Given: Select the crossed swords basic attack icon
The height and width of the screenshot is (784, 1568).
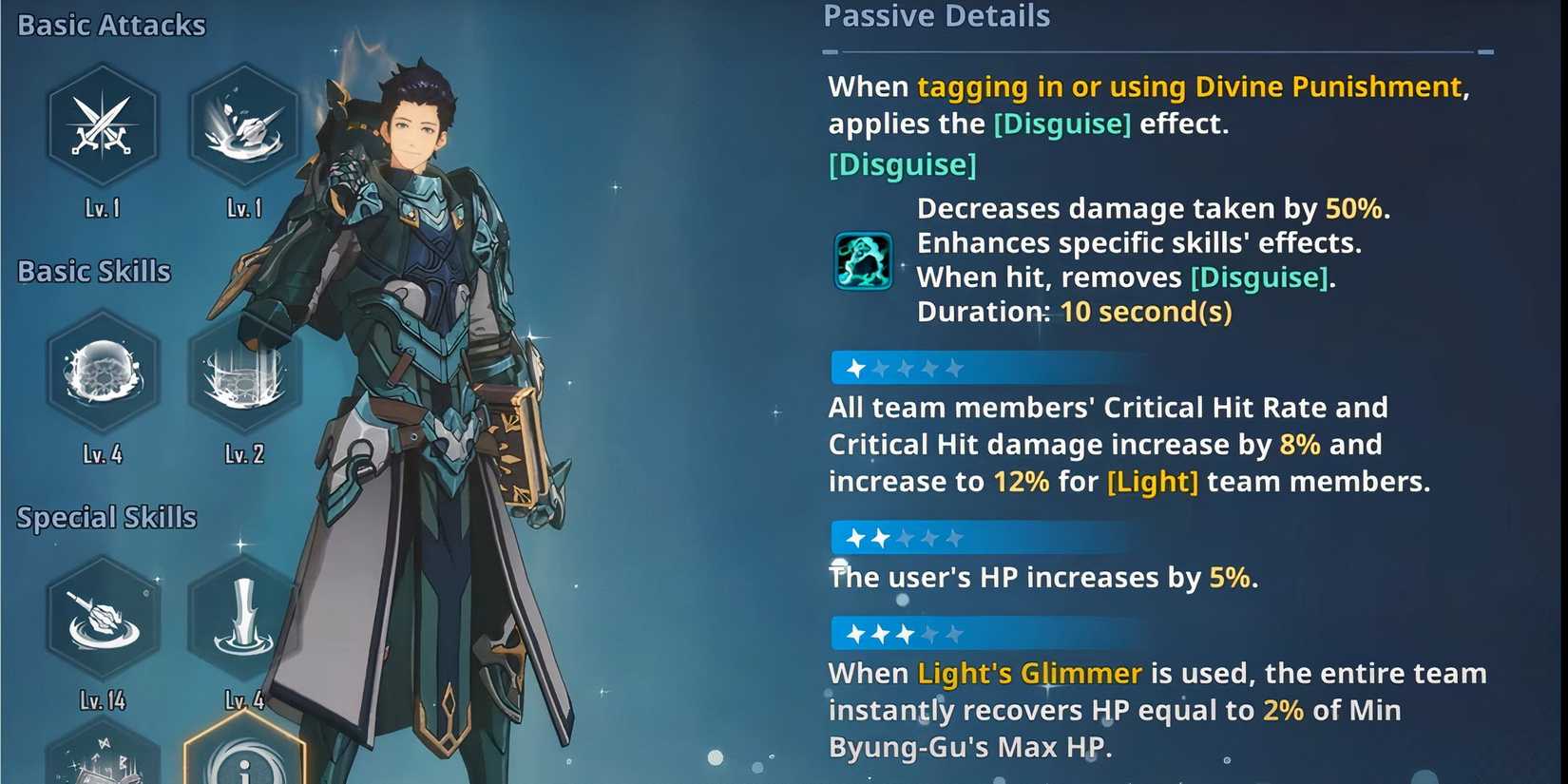Looking at the screenshot, I should click(x=103, y=125).
